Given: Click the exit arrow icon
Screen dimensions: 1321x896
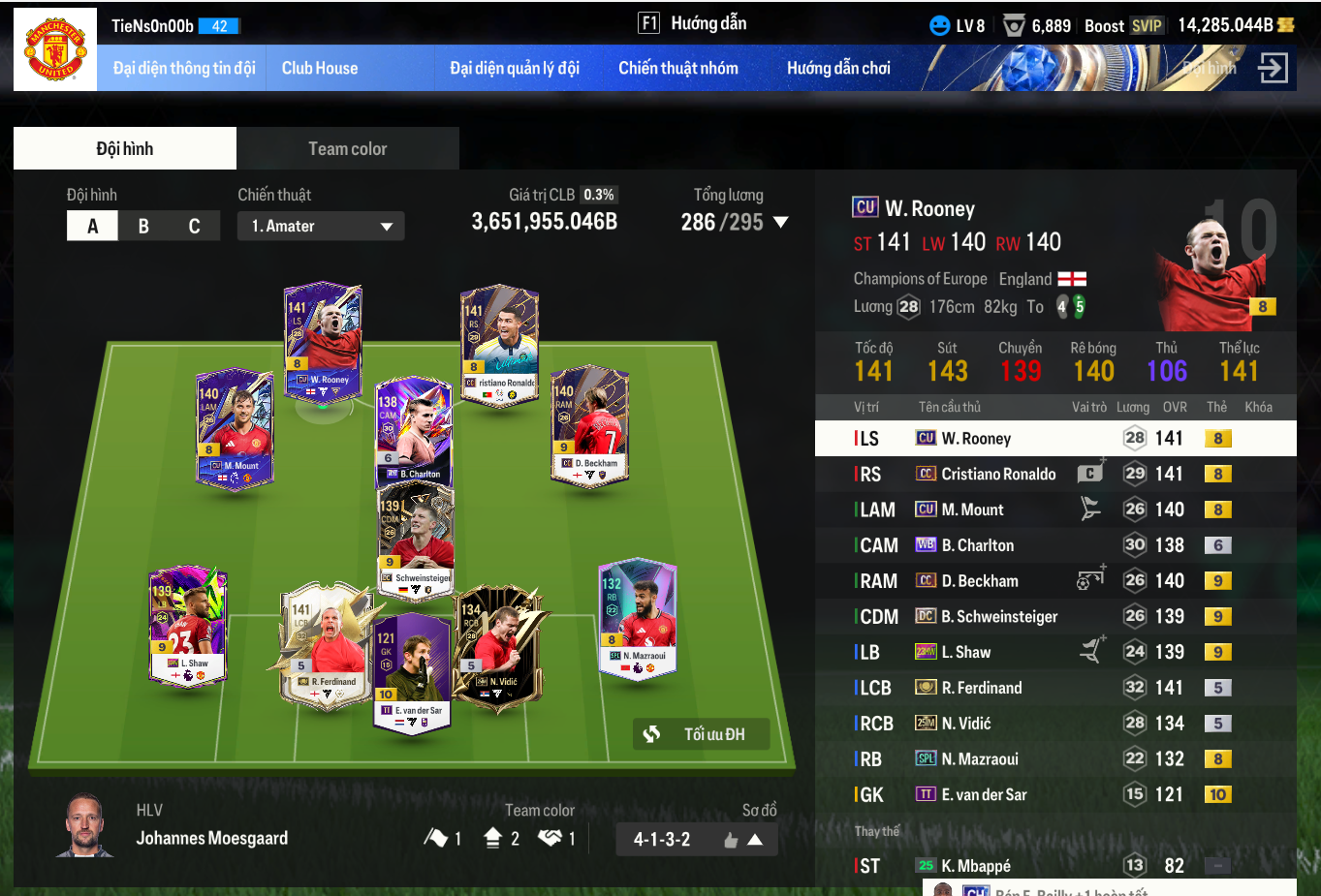Looking at the screenshot, I should pos(1273,68).
